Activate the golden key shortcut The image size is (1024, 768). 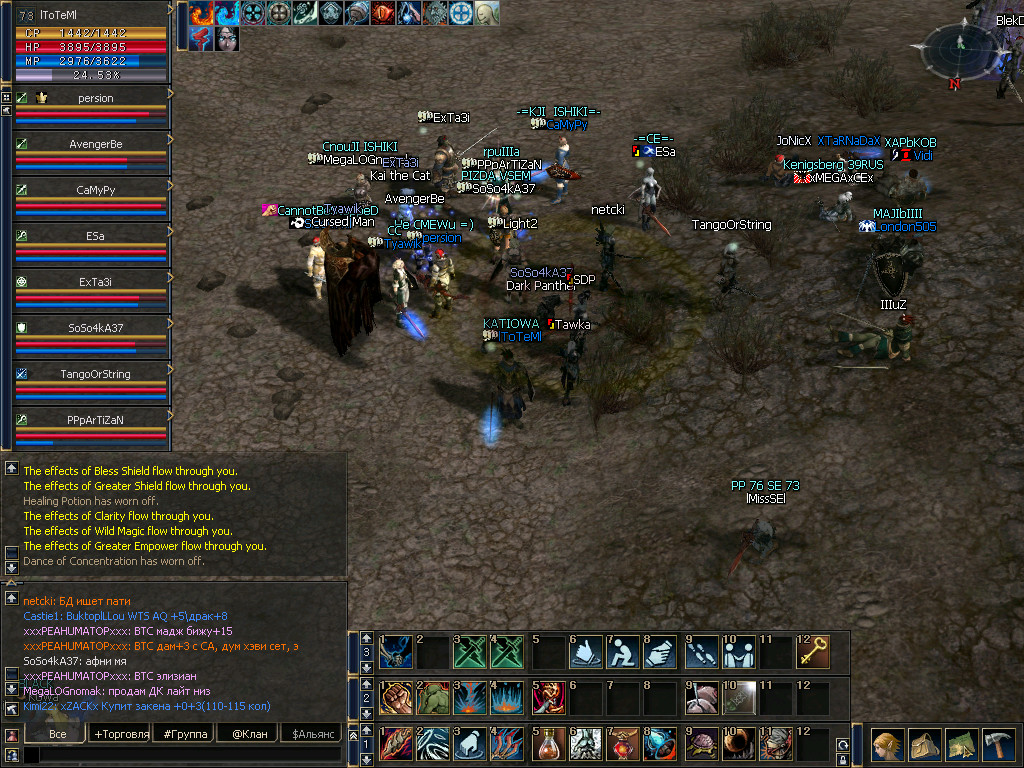pyautogui.click(x=813, y=652)
